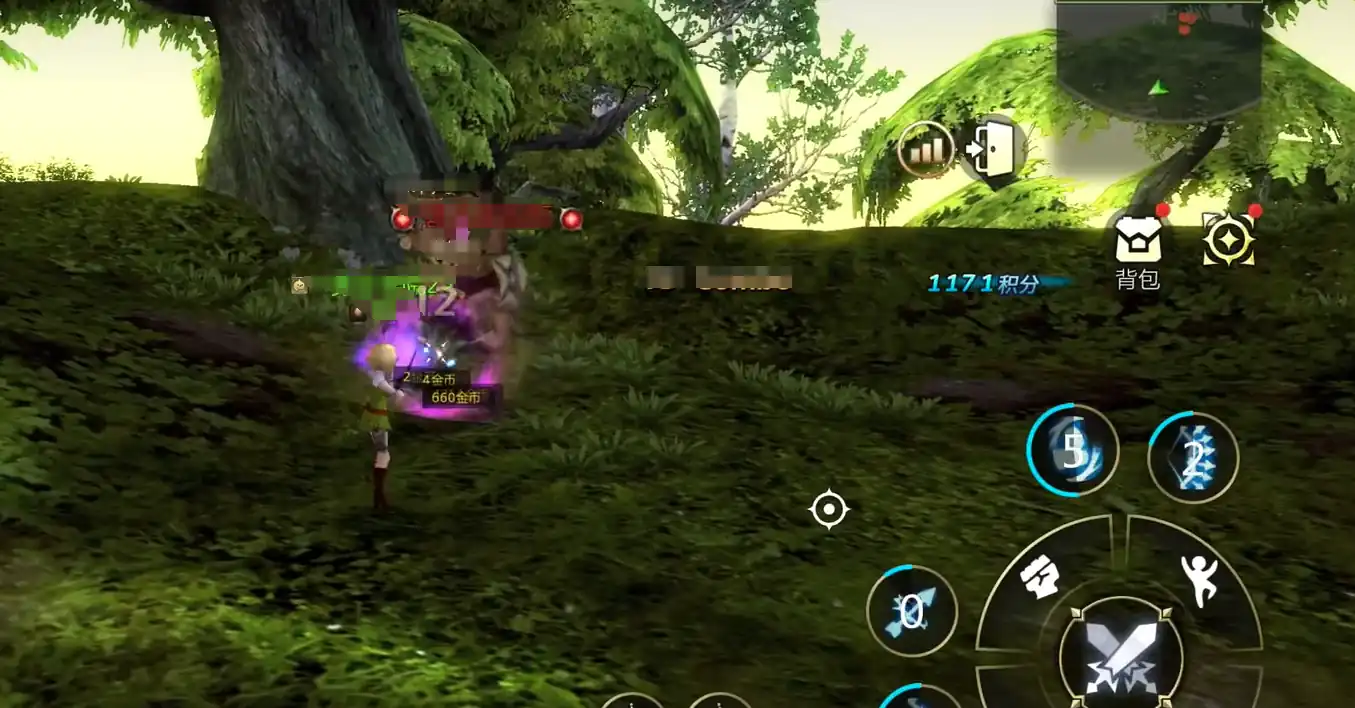Trigger the jumping figure dodge button
This screenshot has height=708, width=1355.
[1197, 578]
